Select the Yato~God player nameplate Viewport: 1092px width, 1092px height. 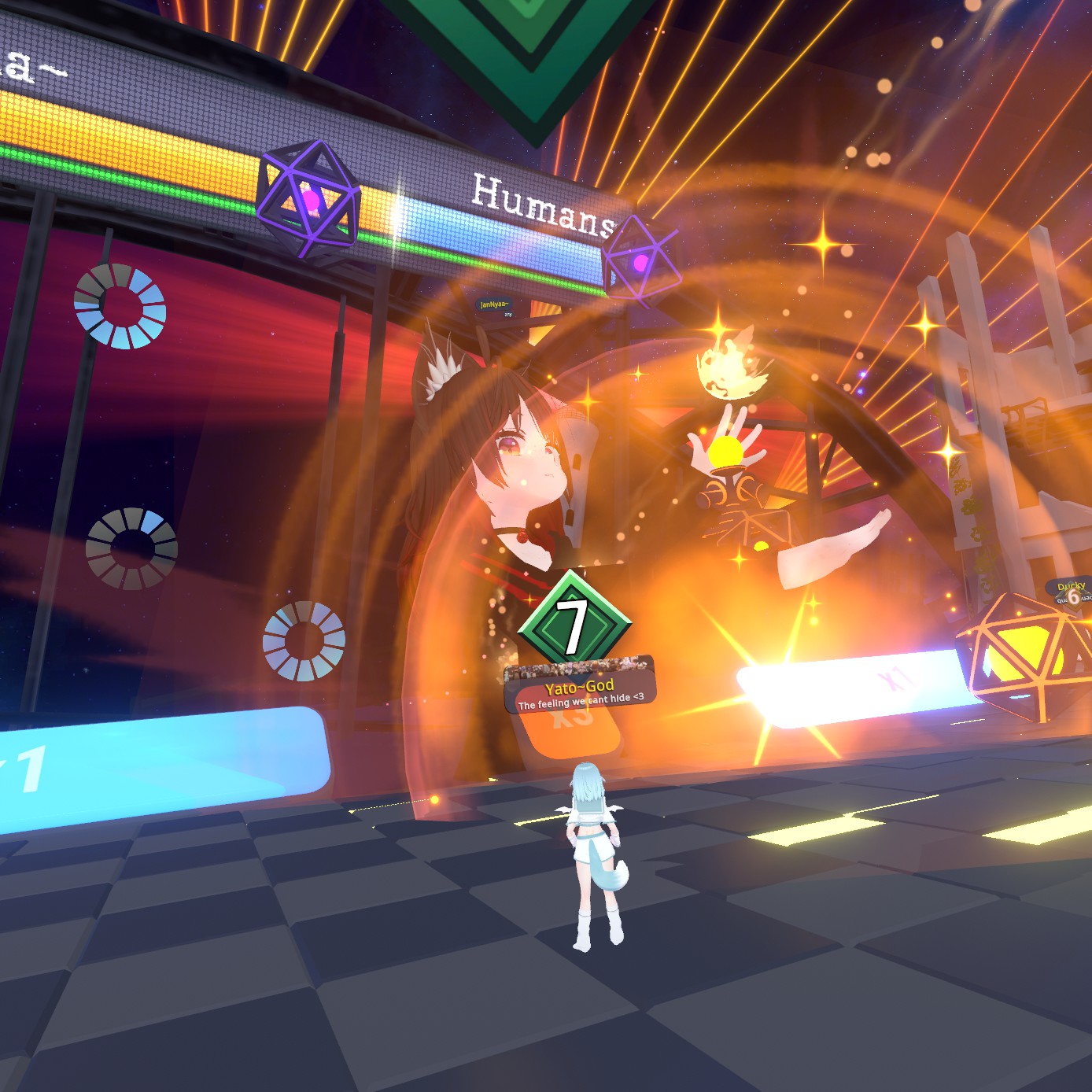tap(579, 686)
